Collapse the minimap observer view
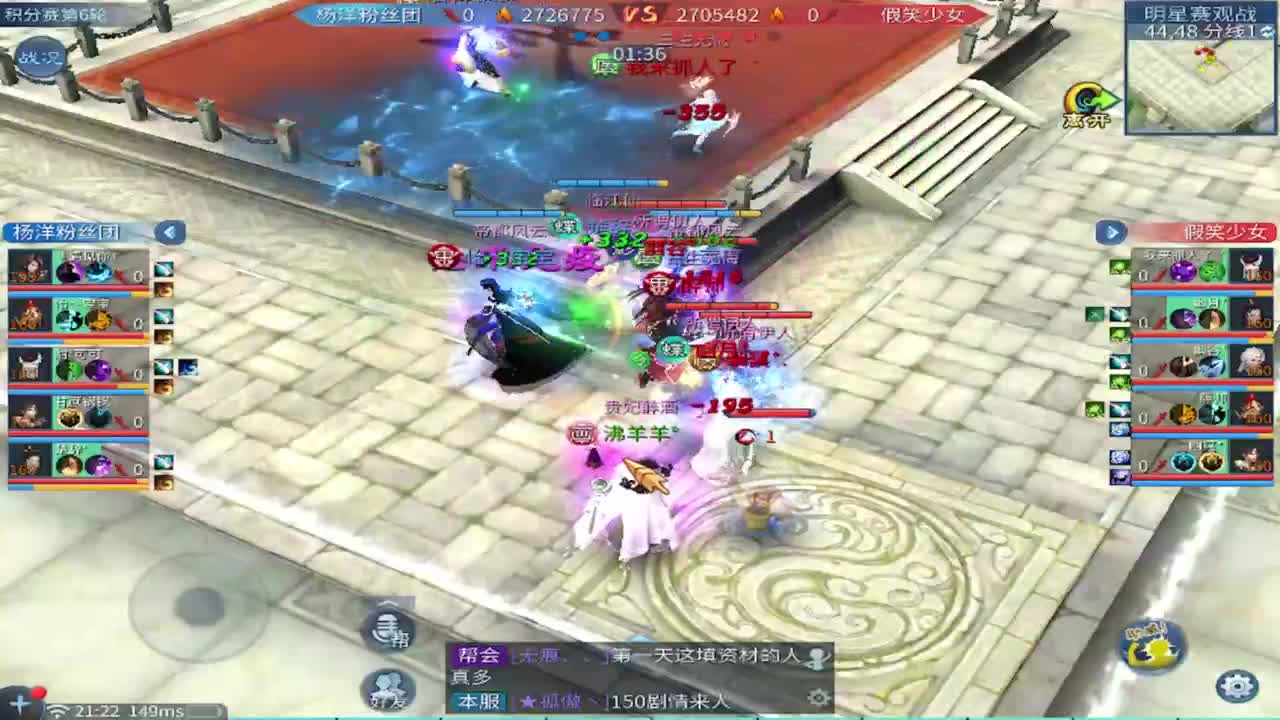Screen dimensions: 1280x720 tap(1266, 33)
